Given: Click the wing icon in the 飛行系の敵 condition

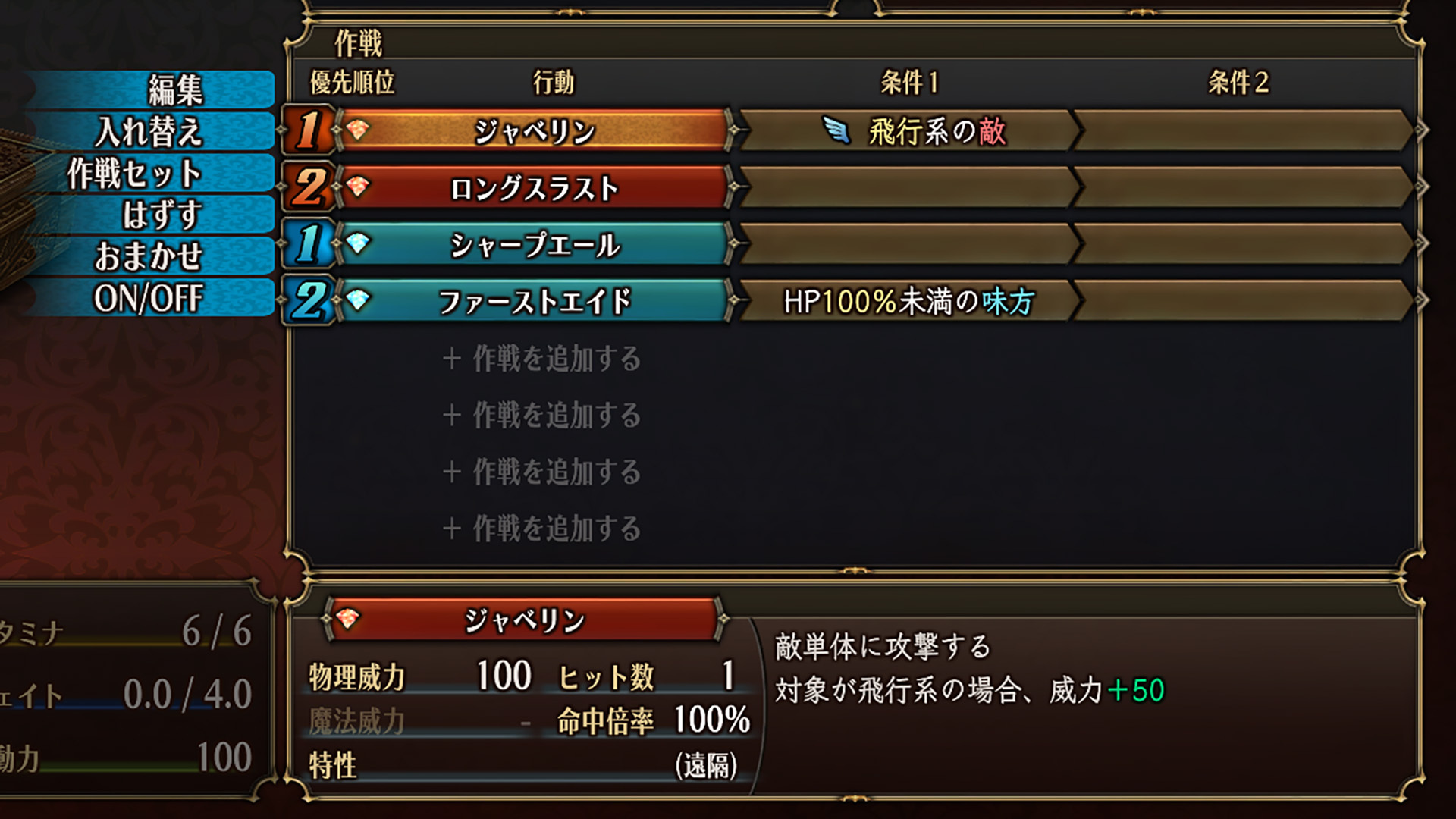Looking at the screenshot, I should point(838,131).
